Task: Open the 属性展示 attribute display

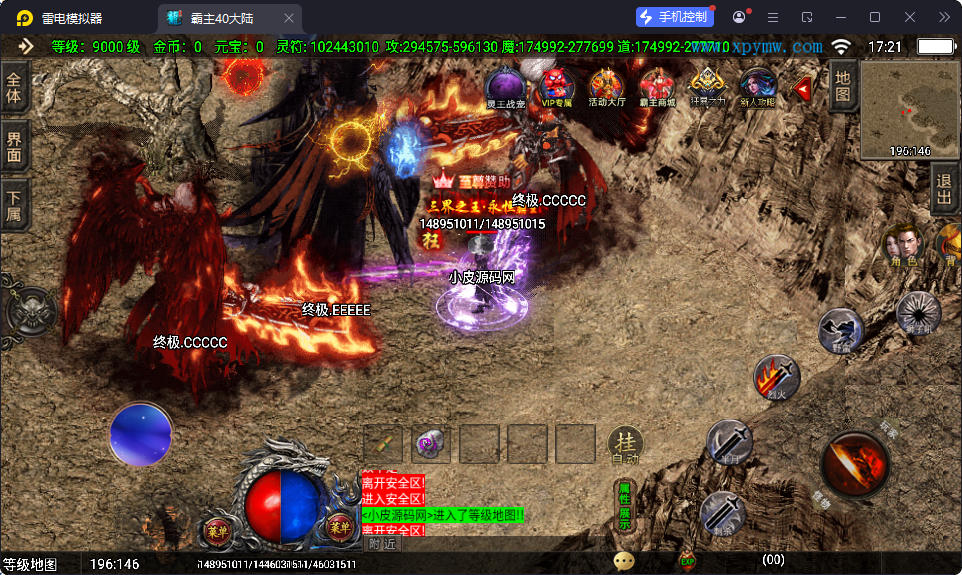Action: [624, 506]
